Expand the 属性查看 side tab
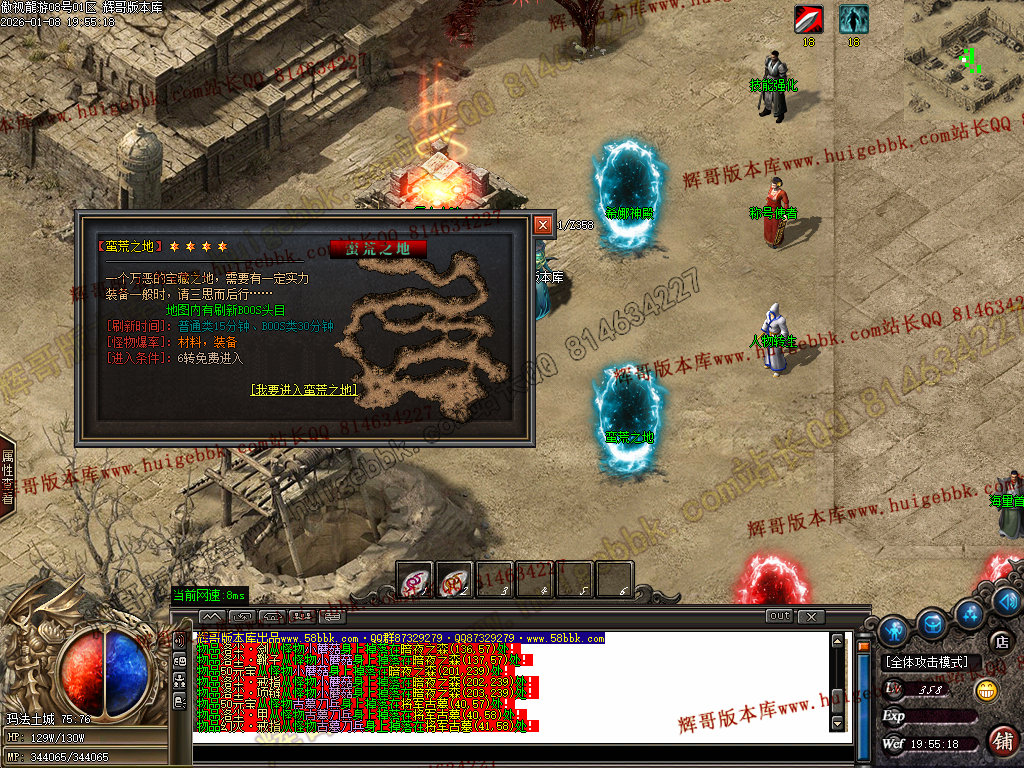The image size is (1024, 768). (x=7, y=475)
